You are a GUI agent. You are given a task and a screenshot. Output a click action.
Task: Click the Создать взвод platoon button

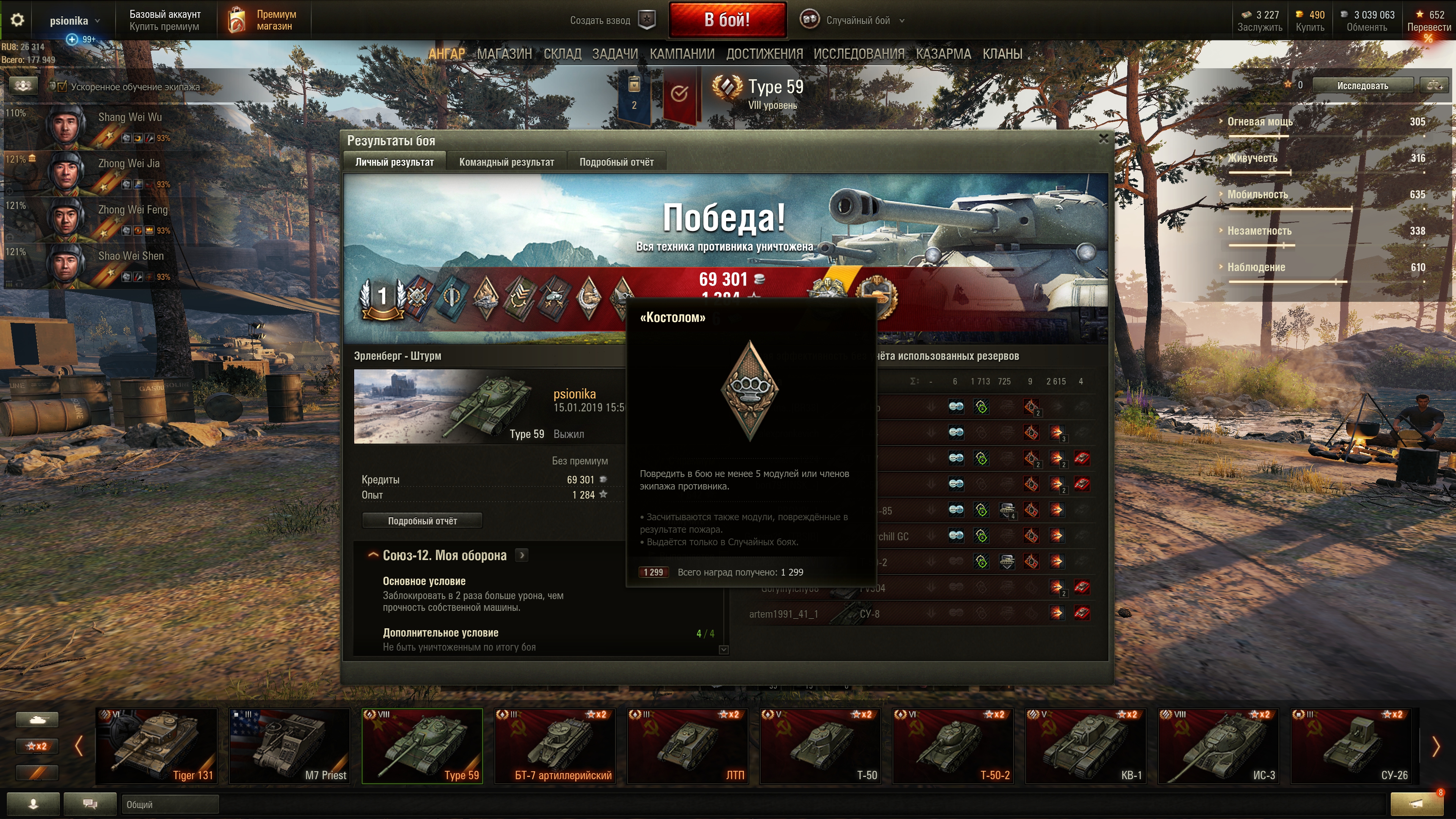(612, 20)
